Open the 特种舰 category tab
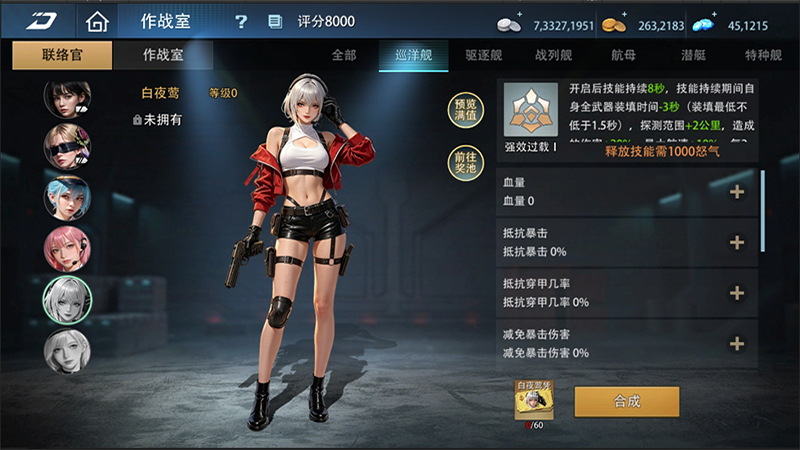 tap(763, 56)
